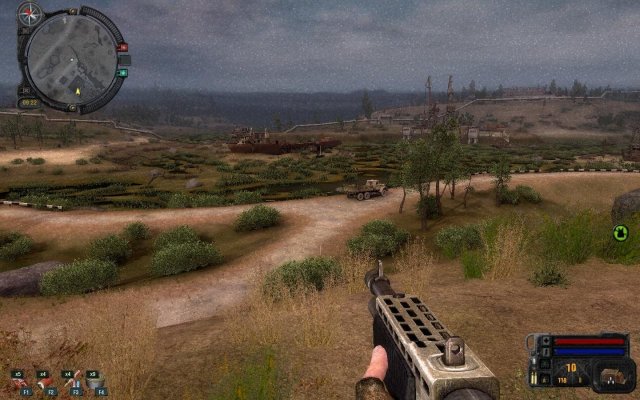Use the F2 red medkit quick slot
This screenshot has width=640, height=400.
pyautogui.click(x=43, y=381)
